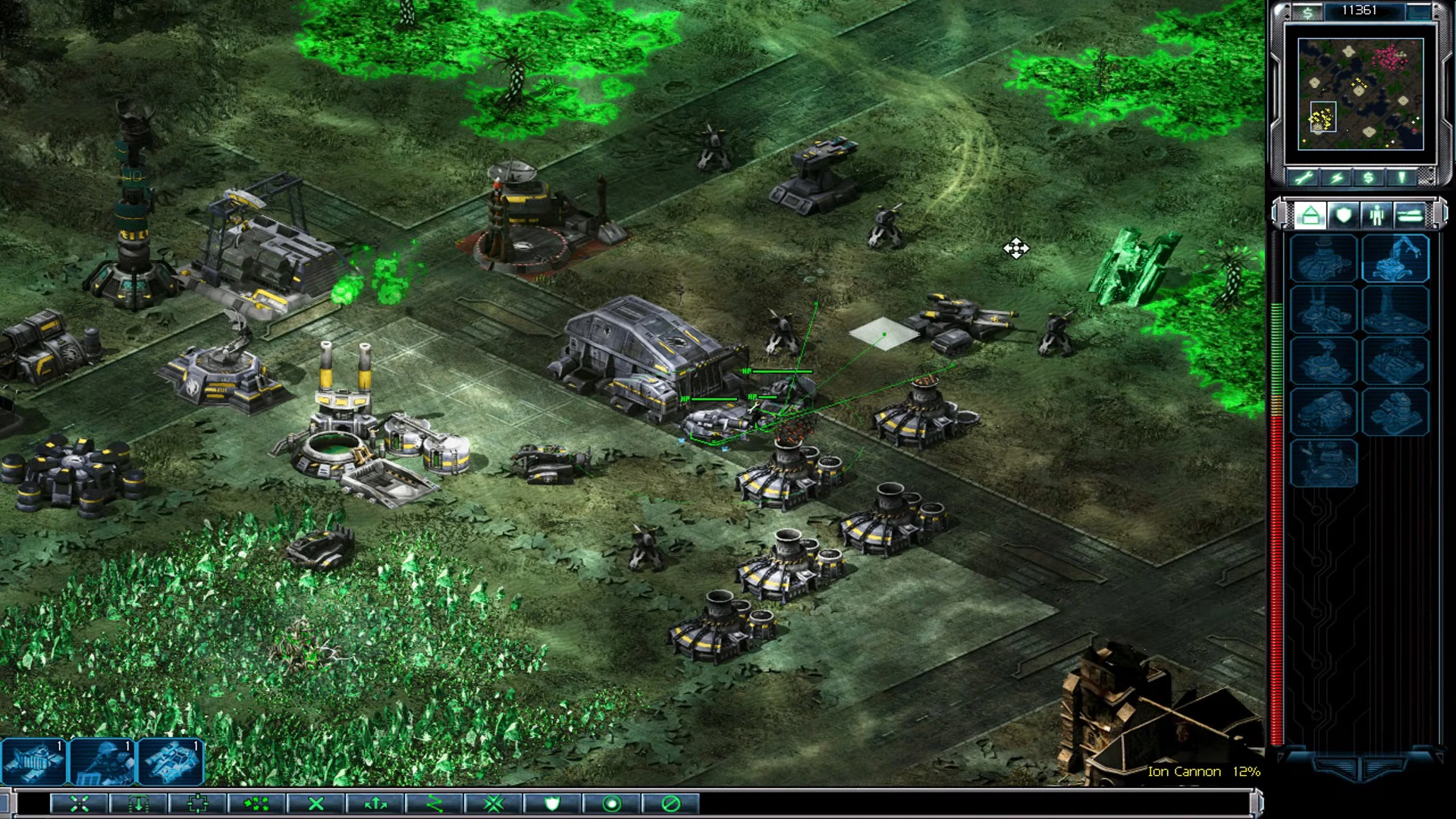1456x819 pixels.
Task: Open the Vehicles production tab
Action: click(x=1409, y=216)
